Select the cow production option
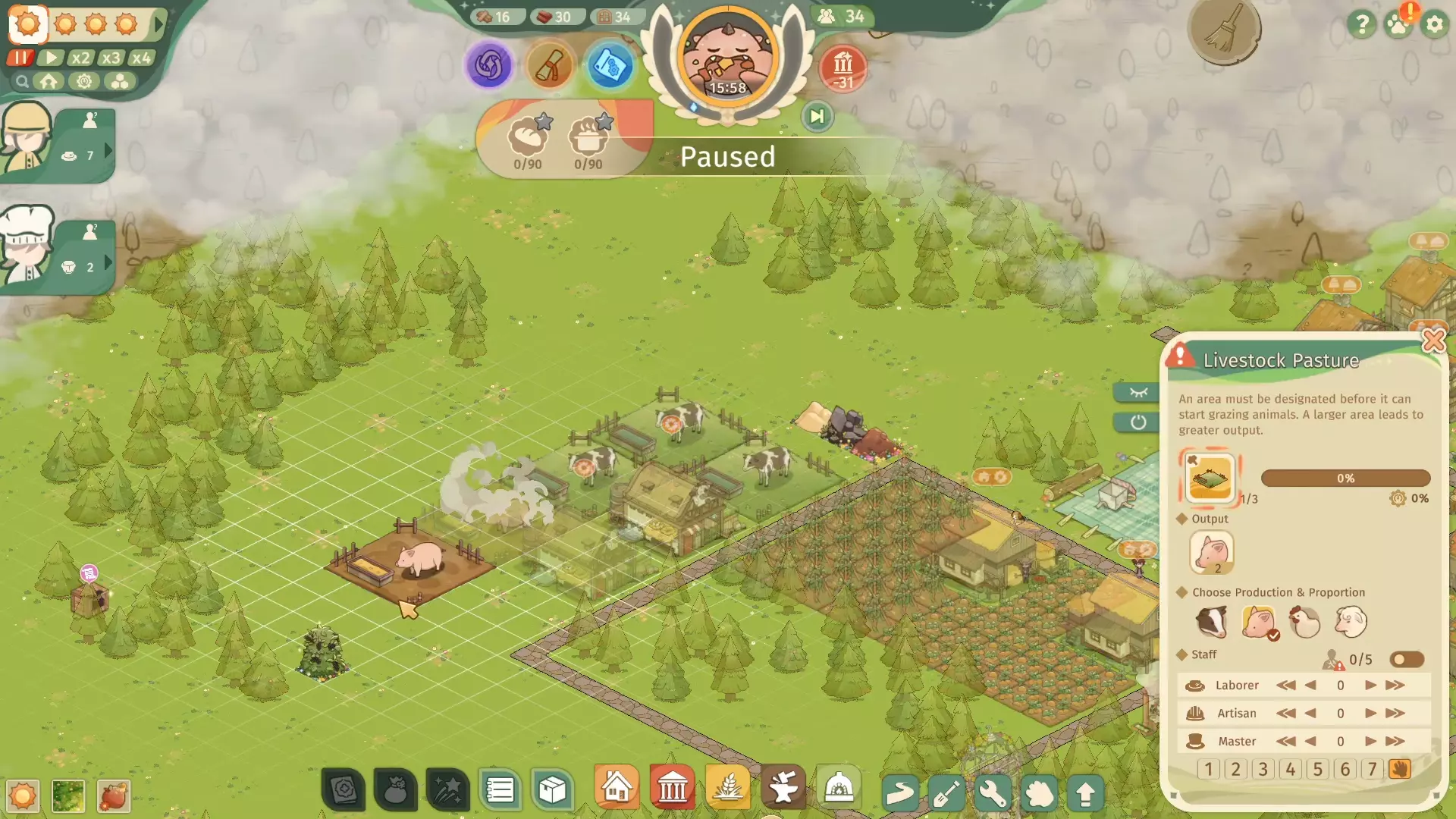 1211,622
